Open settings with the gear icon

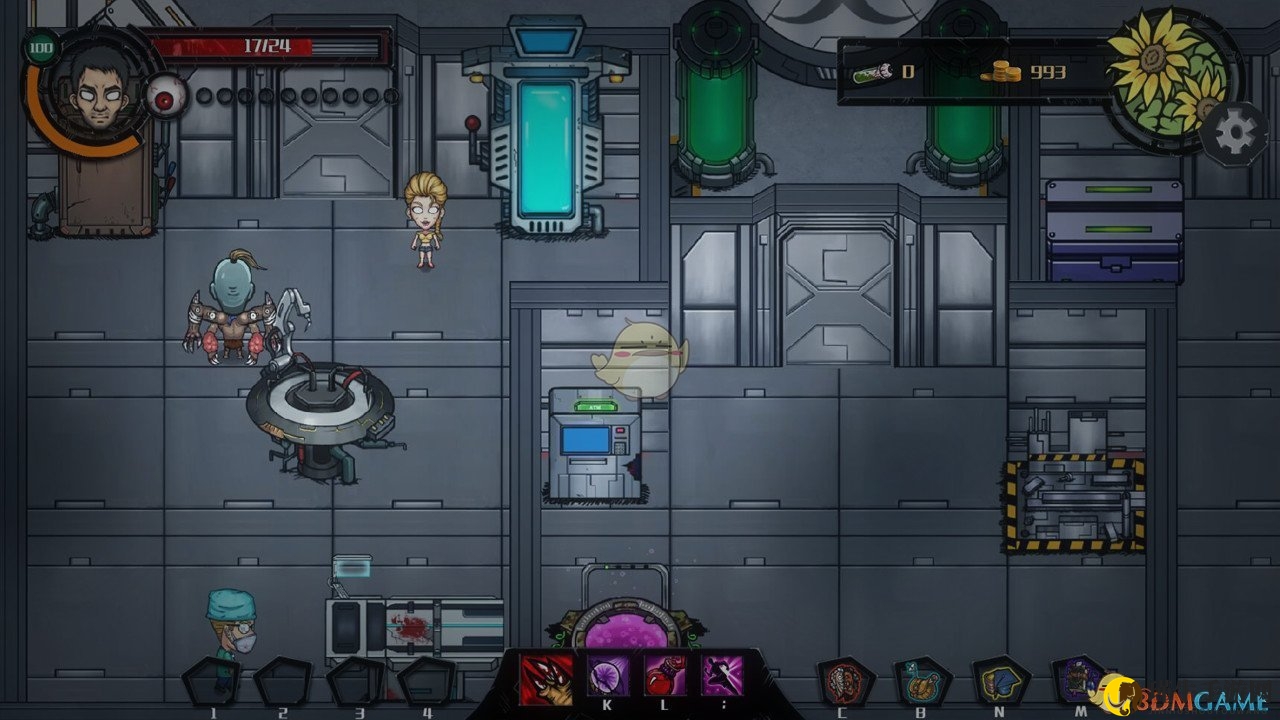pos(1235,133)
